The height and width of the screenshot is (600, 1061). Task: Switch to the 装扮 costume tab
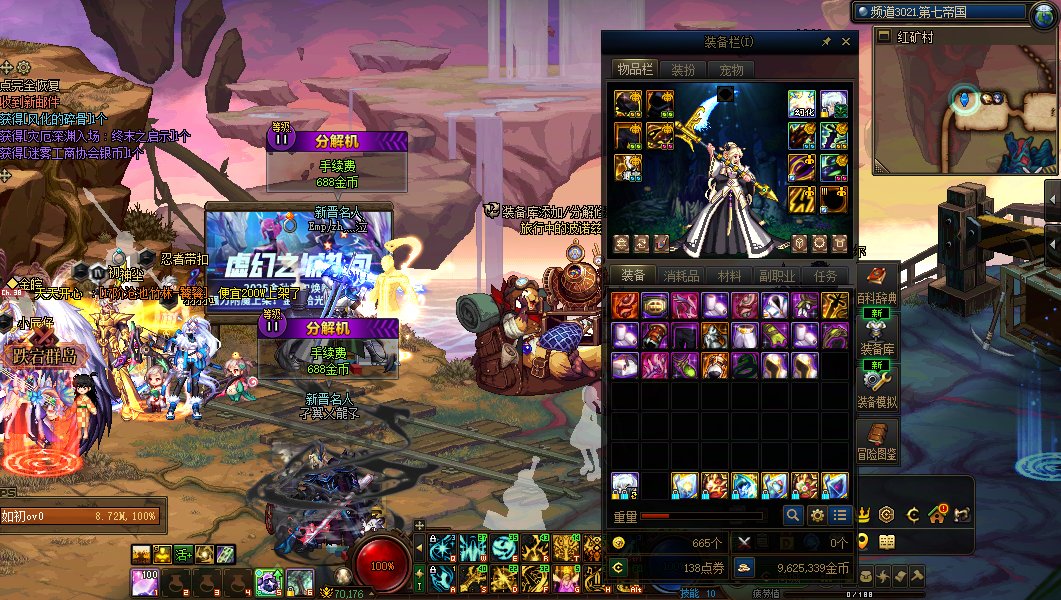point(683,70)
